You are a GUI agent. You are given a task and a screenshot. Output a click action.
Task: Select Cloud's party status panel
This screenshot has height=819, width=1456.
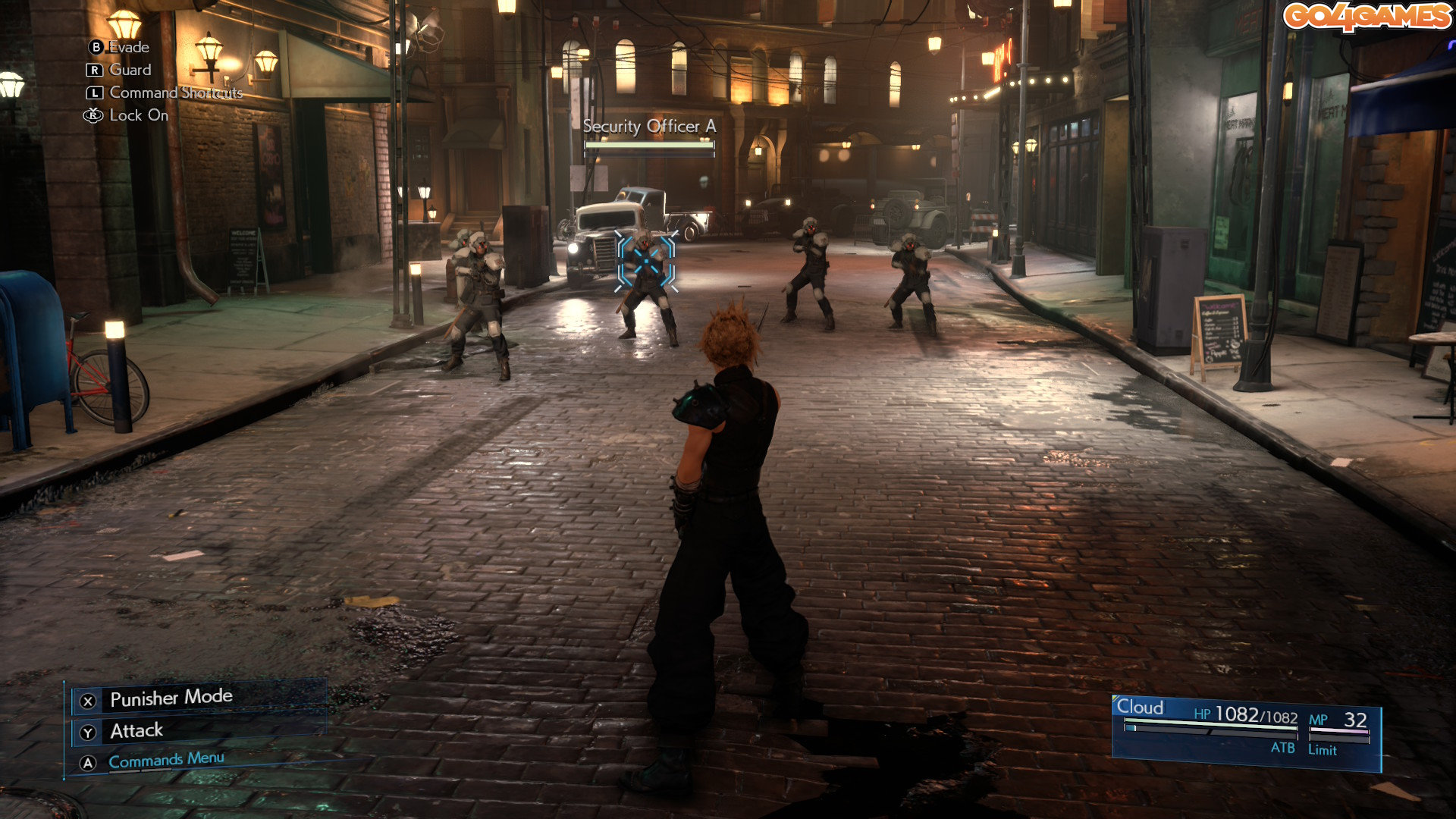pos(1245,731)
